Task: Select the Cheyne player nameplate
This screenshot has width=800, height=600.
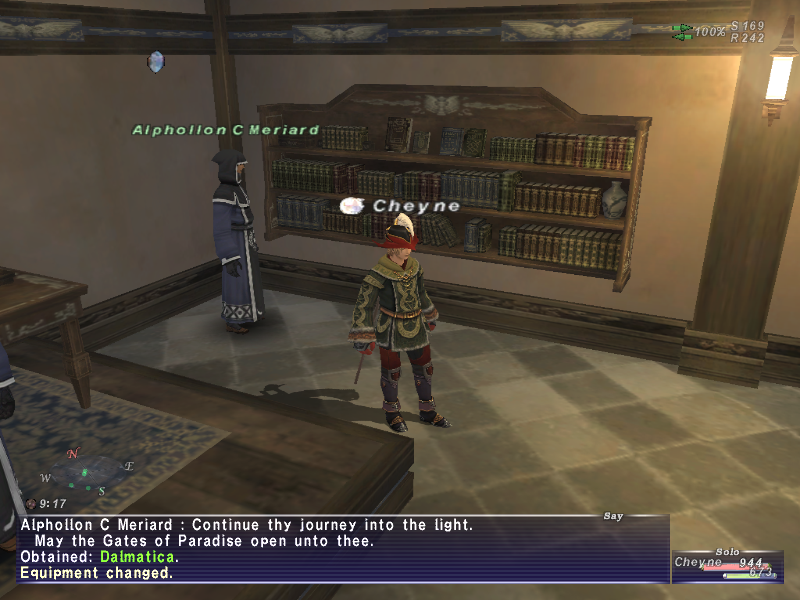Action: coord(416,206)
